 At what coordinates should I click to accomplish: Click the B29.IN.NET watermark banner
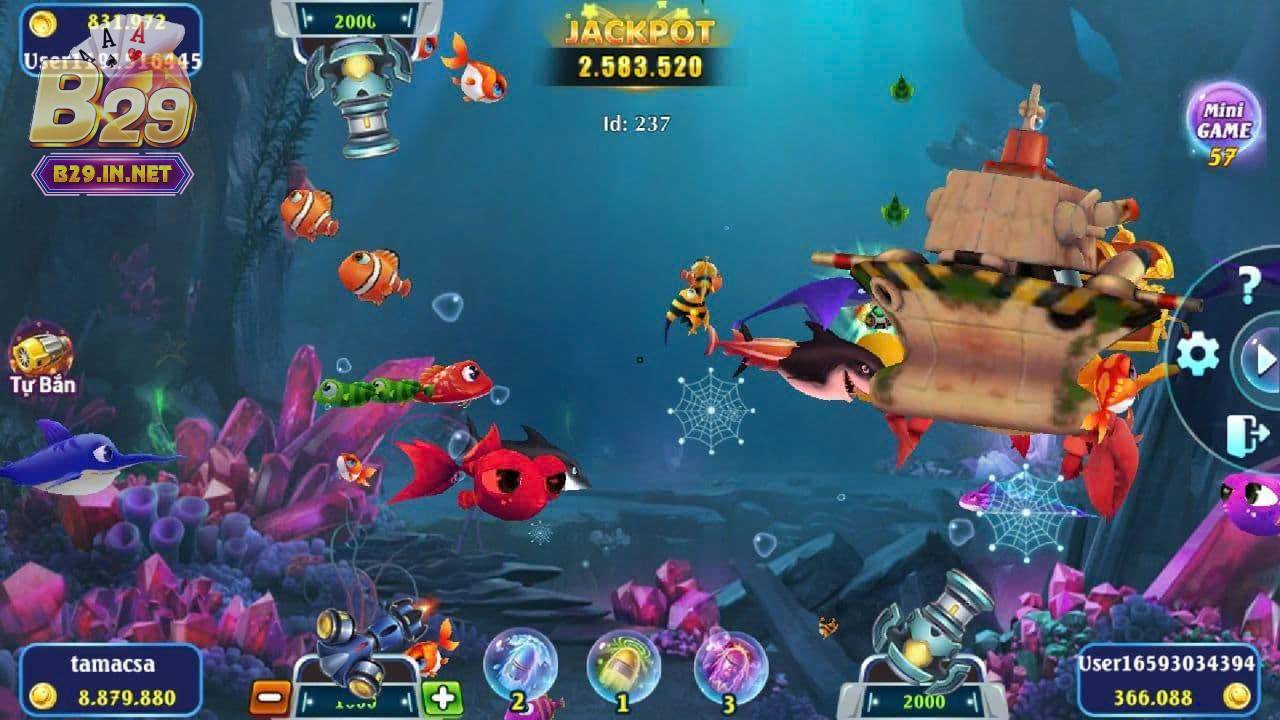tap(111, 175)
